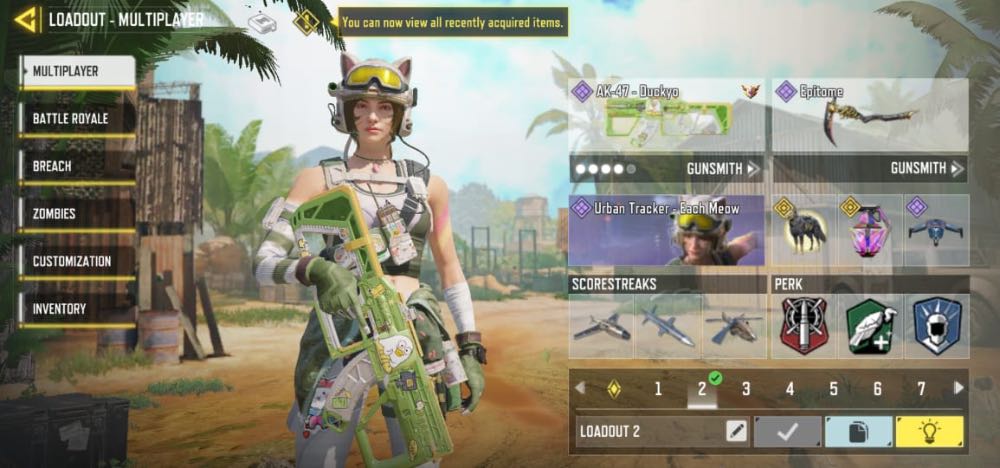Open the yellow lightbulb recommendation button
1000x468 pixels.
(x=929, y=431)
